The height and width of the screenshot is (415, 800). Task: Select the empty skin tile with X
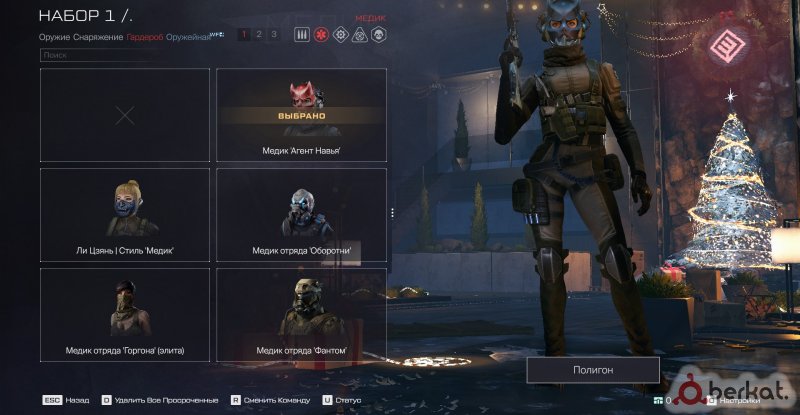pyautogui.click(x=125, y=116)
